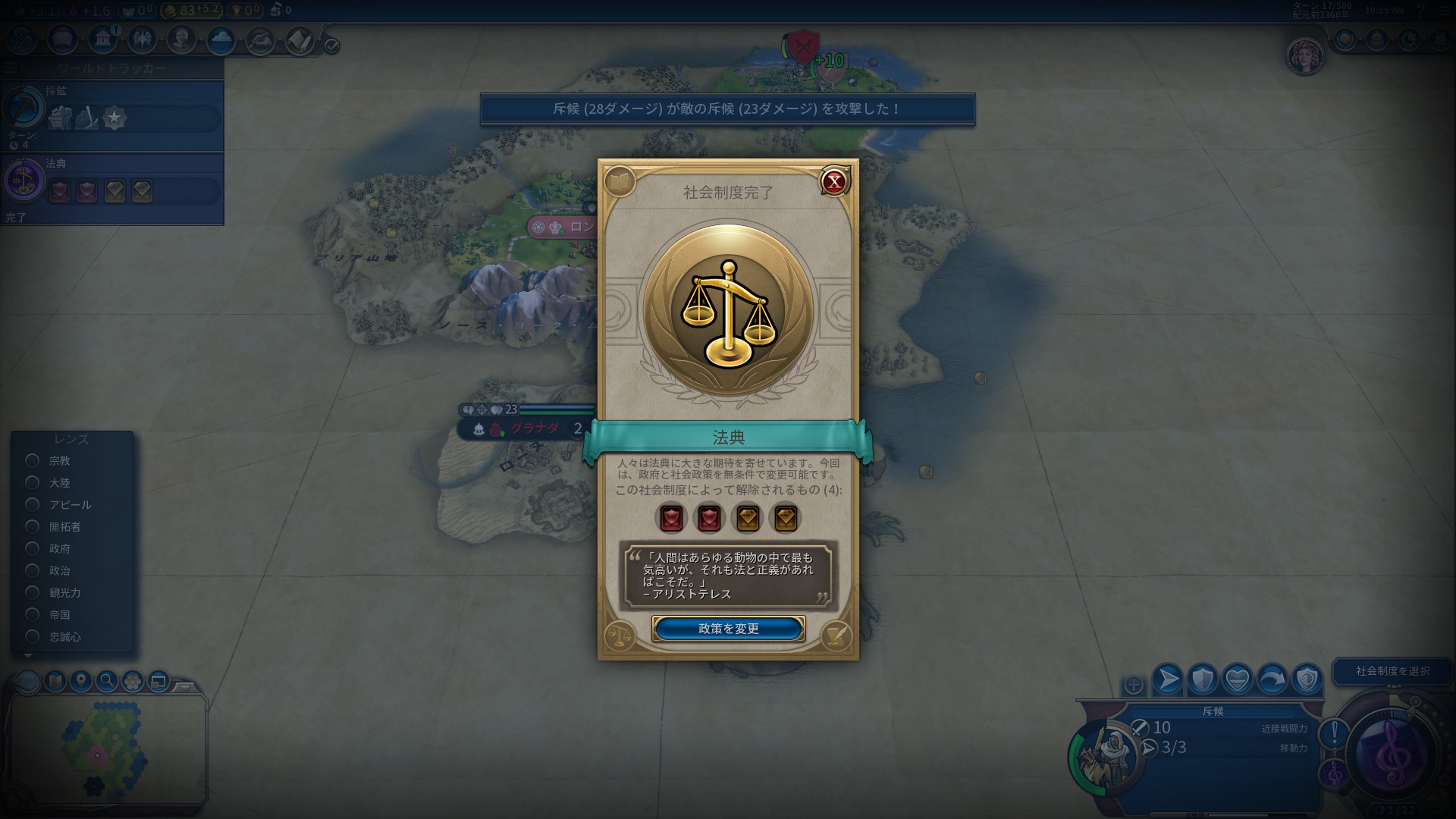
Task: Turn on the 観光力 lens
Action: (x=33, y=592)
